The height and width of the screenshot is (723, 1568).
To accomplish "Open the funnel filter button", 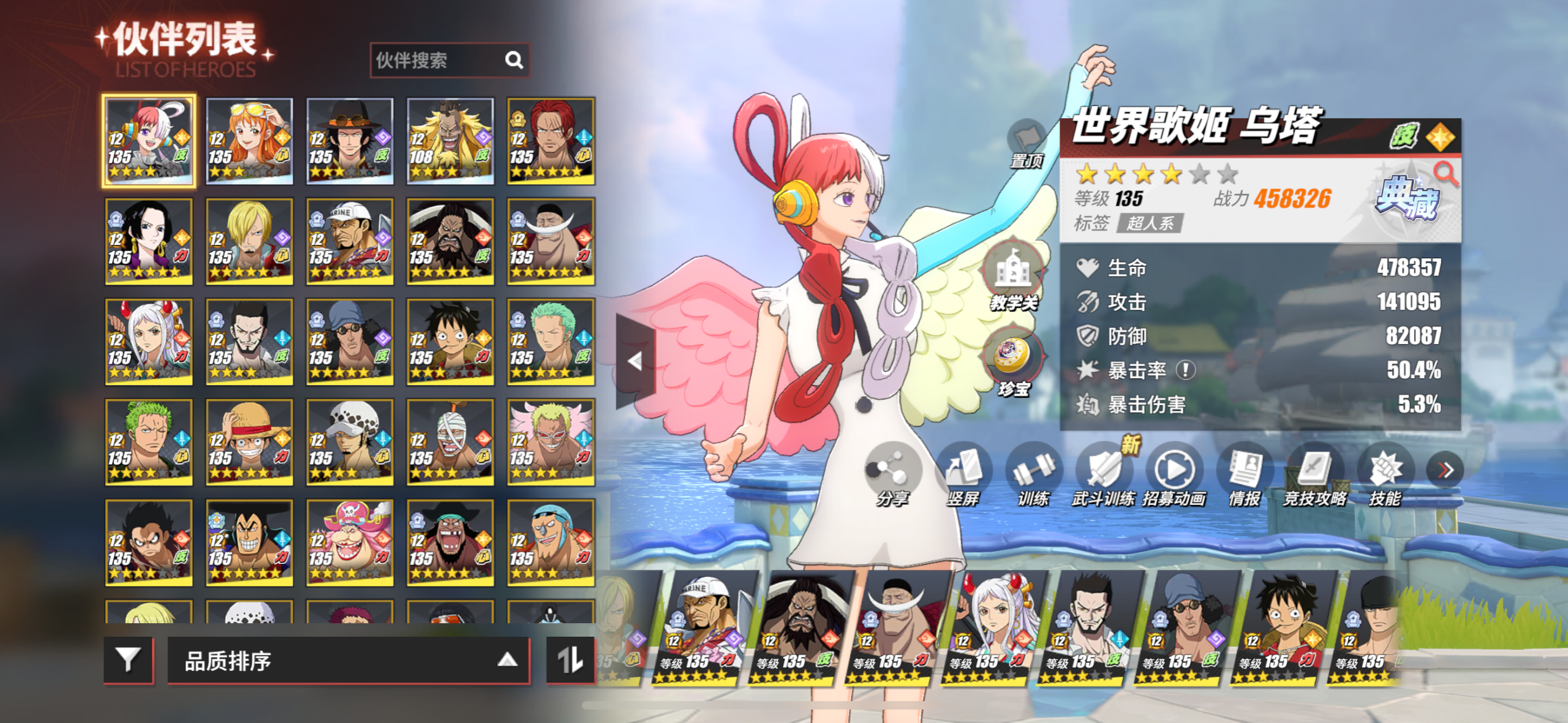I will pos(128,660).
